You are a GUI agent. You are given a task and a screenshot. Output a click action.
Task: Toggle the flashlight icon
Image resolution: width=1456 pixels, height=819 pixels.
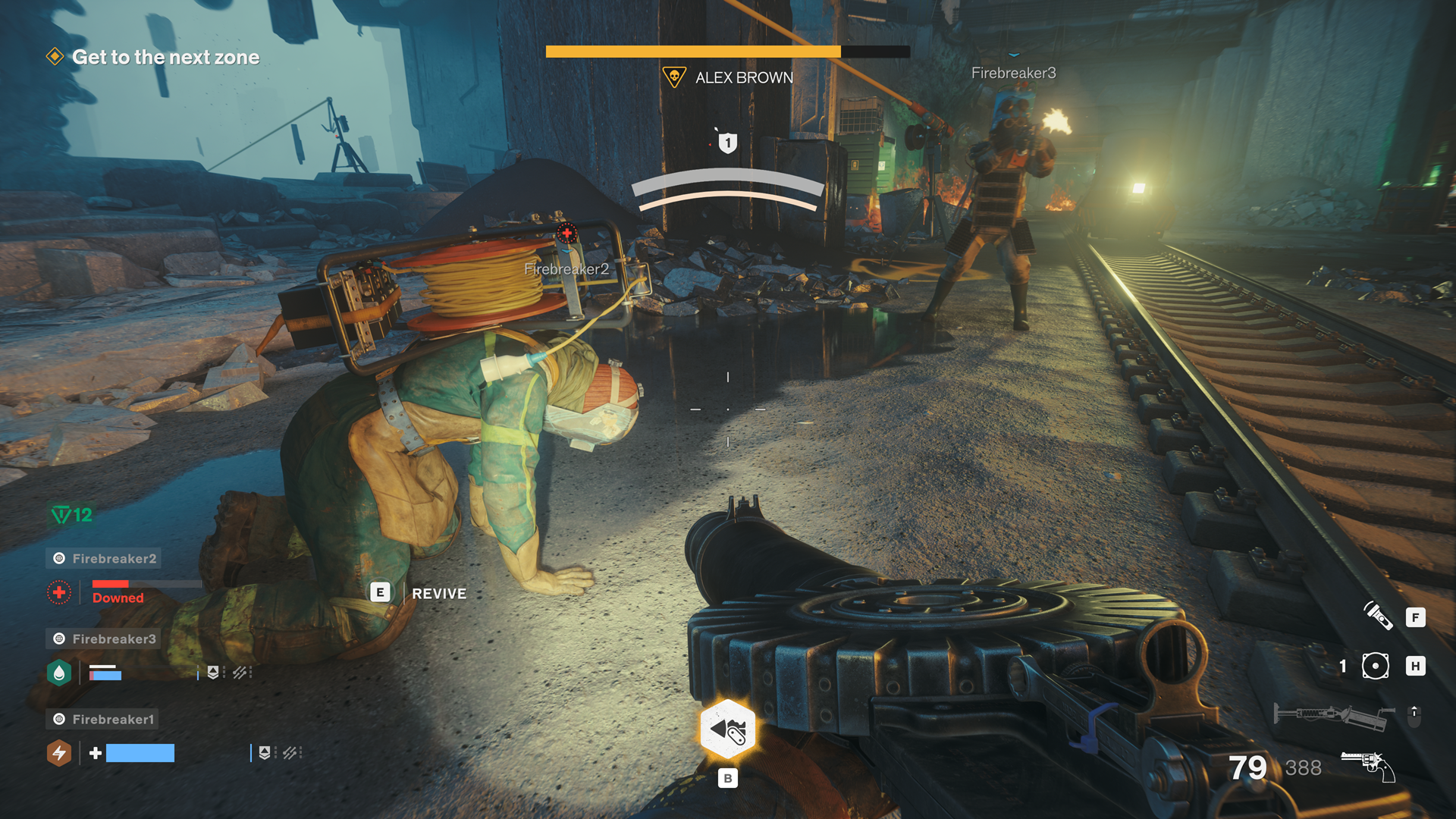(1378, 616)
